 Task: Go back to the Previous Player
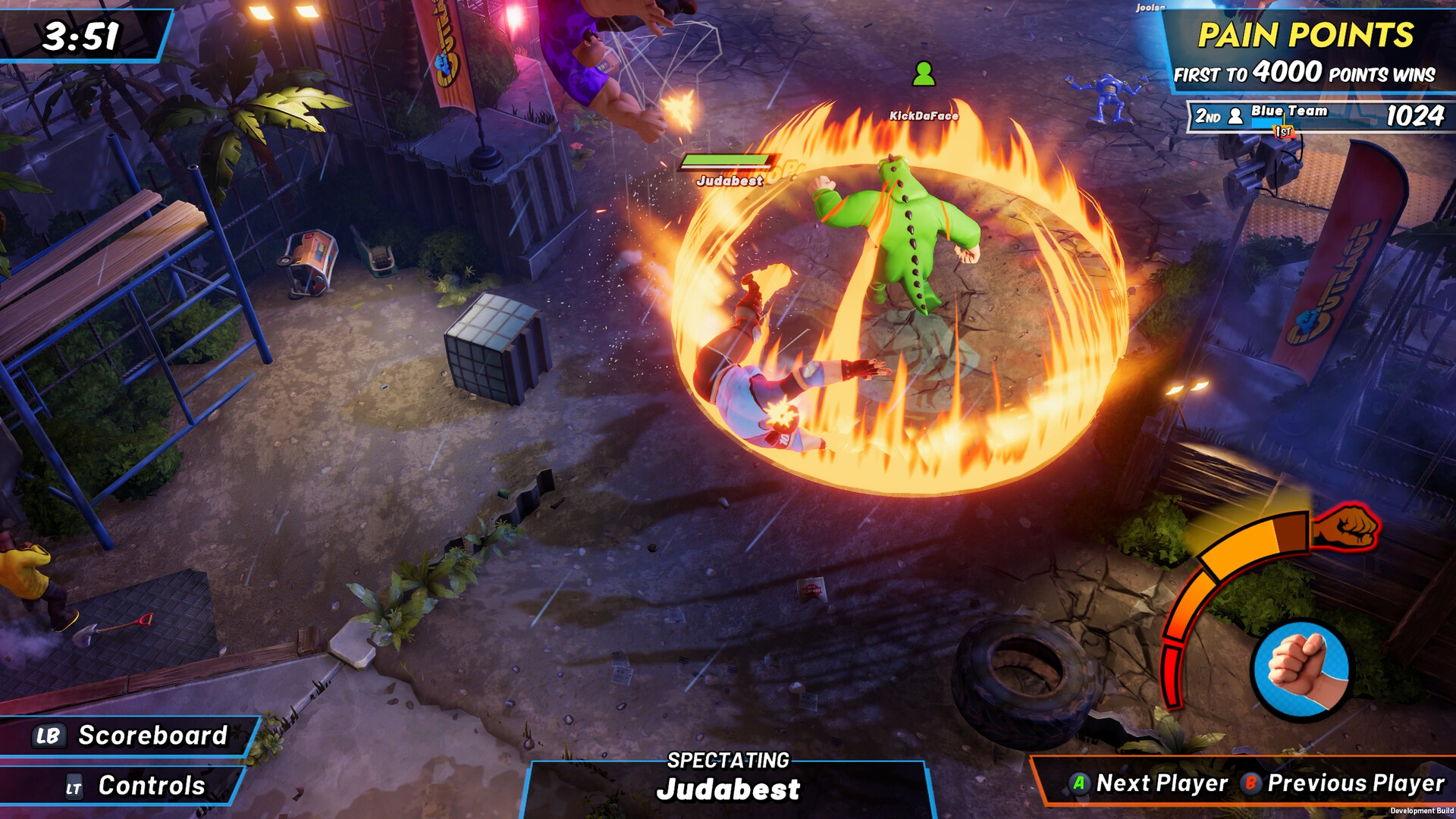coord(1343,783)
